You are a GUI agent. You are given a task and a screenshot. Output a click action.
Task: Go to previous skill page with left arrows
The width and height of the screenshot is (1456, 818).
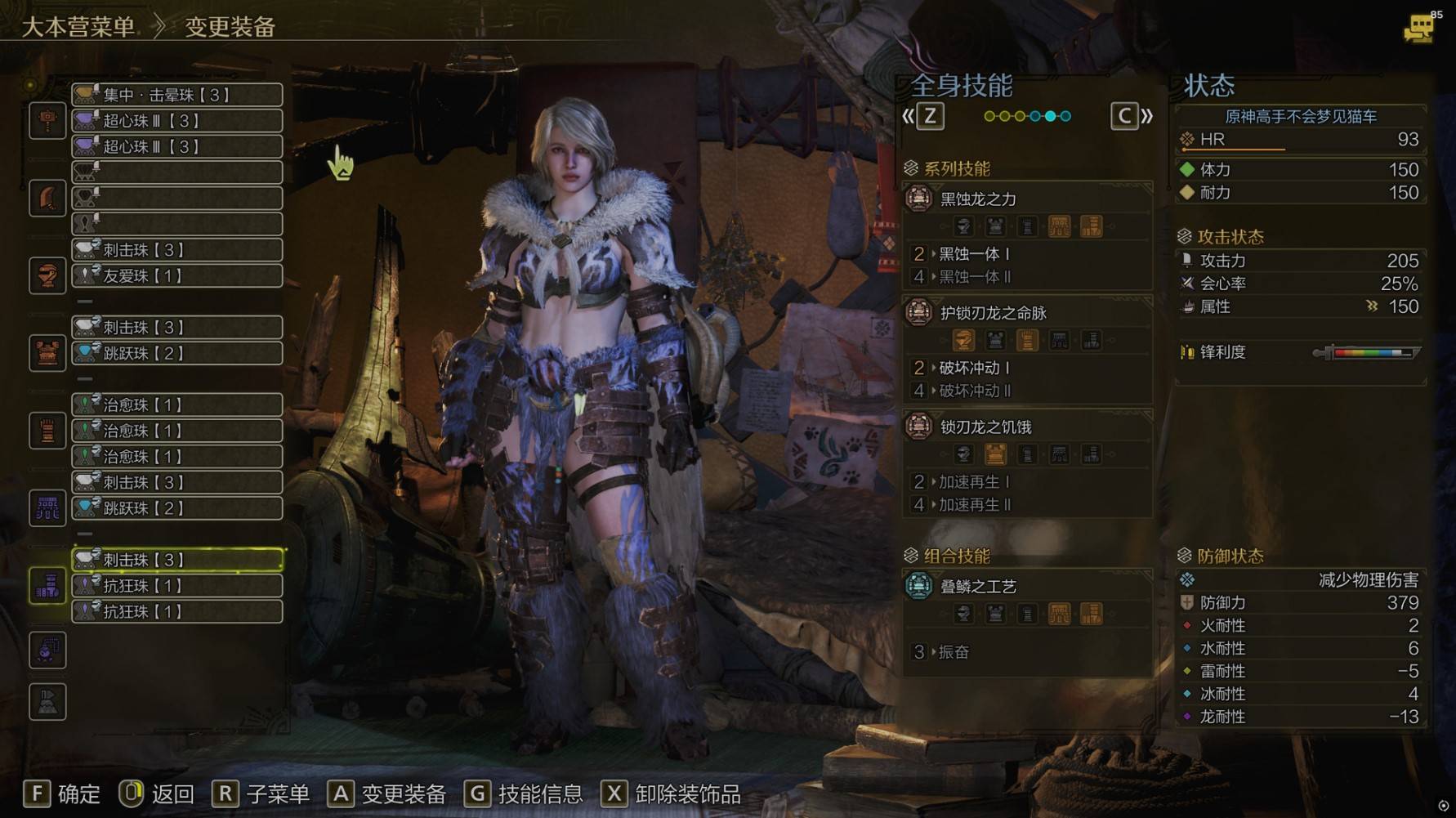[x=923, y=116]
